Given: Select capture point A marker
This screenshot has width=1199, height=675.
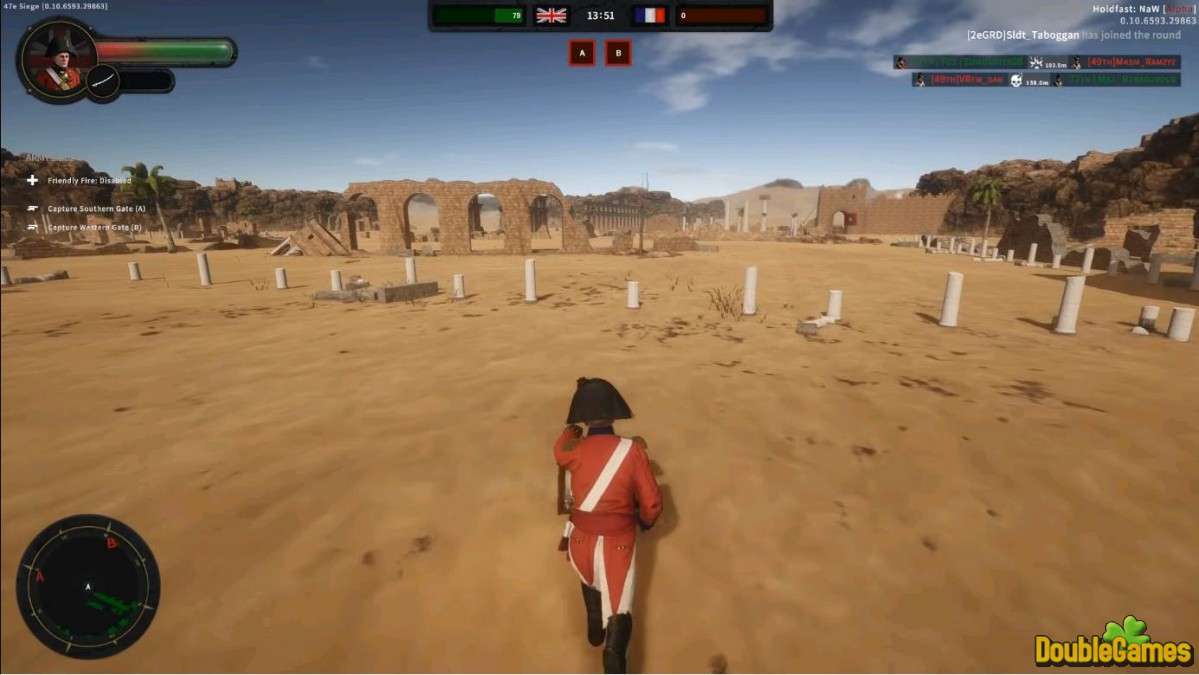Looking at the screenshot, I should pyautogui.click(x=581, y=53).
